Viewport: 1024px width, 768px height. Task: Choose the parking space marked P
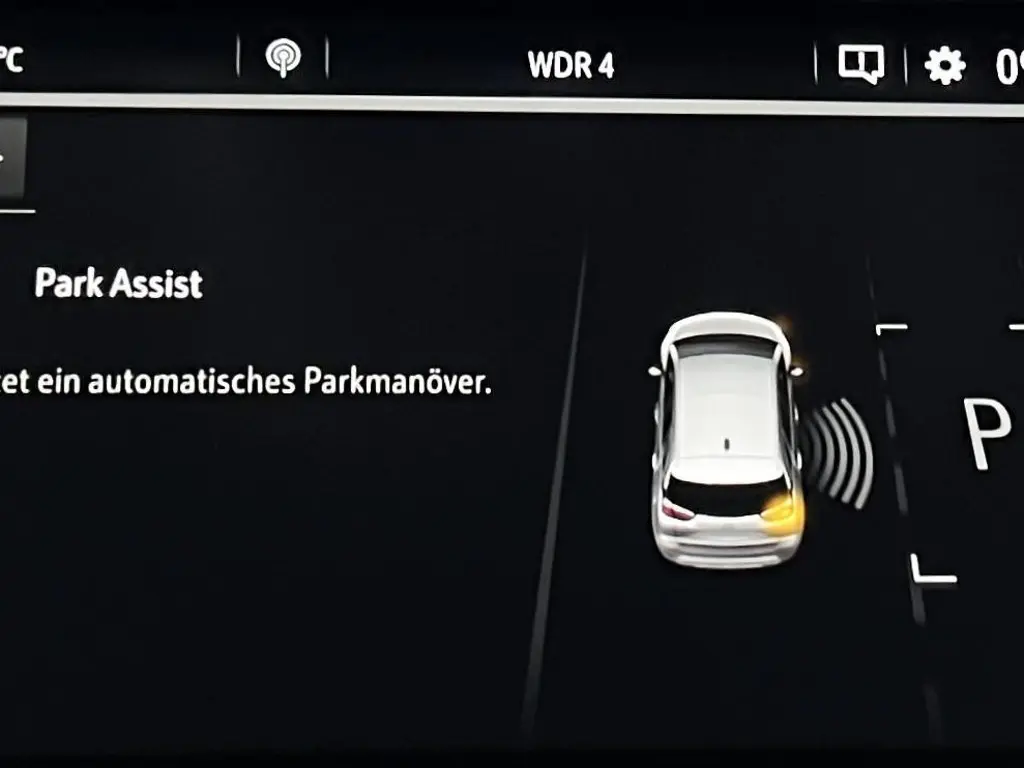point(985,433)
